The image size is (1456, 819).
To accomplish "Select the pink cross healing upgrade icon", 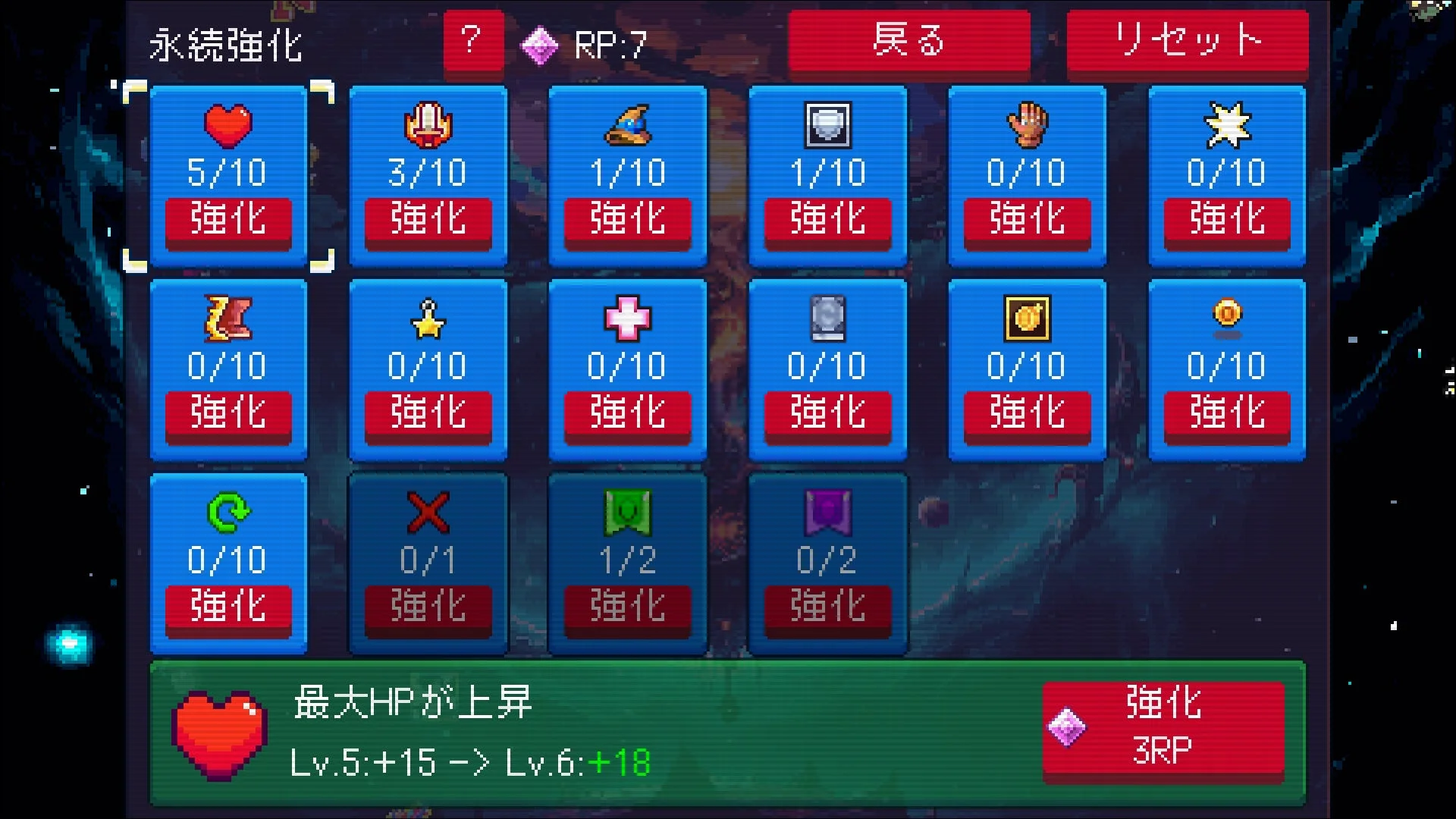I will (x=627, y=319).
